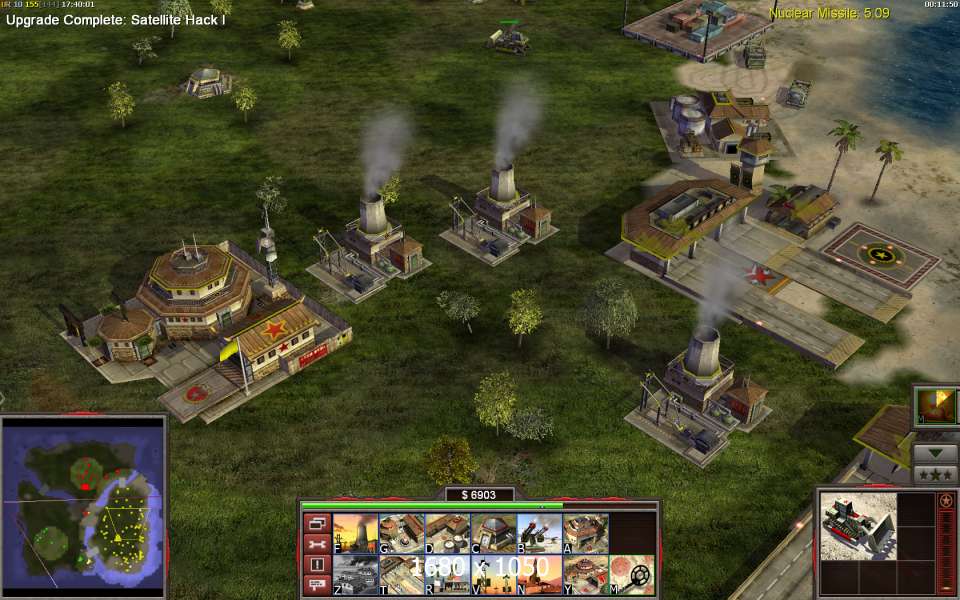Open the three-star generals button
Image resolution: width=960 pixels, height=600 pixels.
pyautogui.click(x=936, y=474)
